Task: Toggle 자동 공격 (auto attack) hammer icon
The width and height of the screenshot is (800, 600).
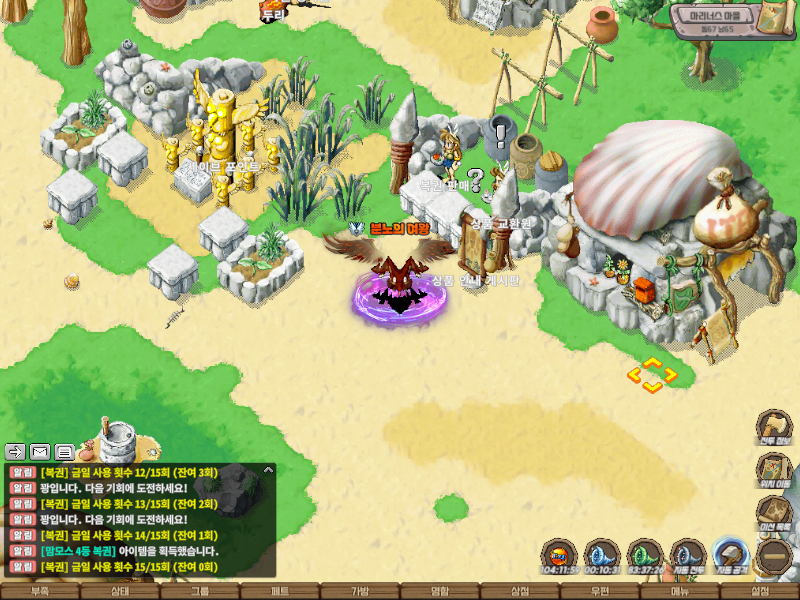Action: tap(731, 555)
